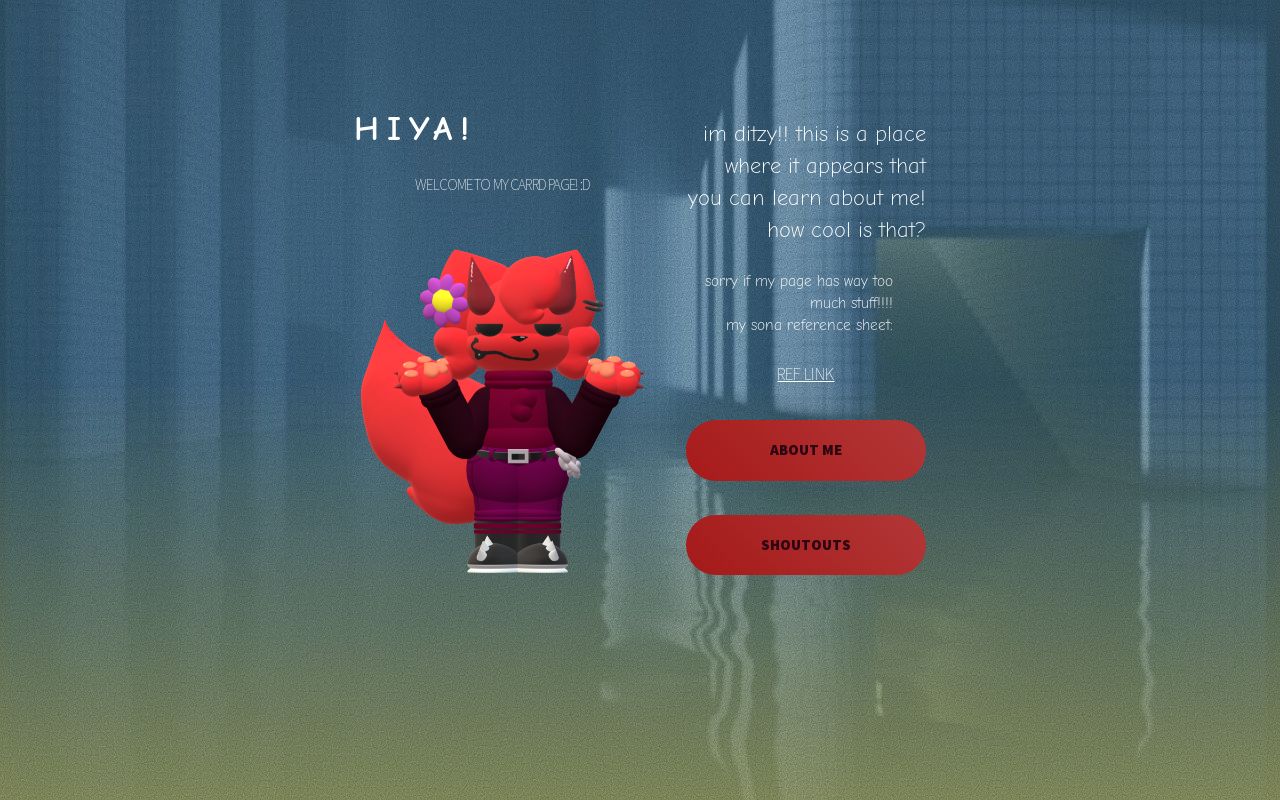Click the HIYA! page heading
1280x800 pixels.
412,129
